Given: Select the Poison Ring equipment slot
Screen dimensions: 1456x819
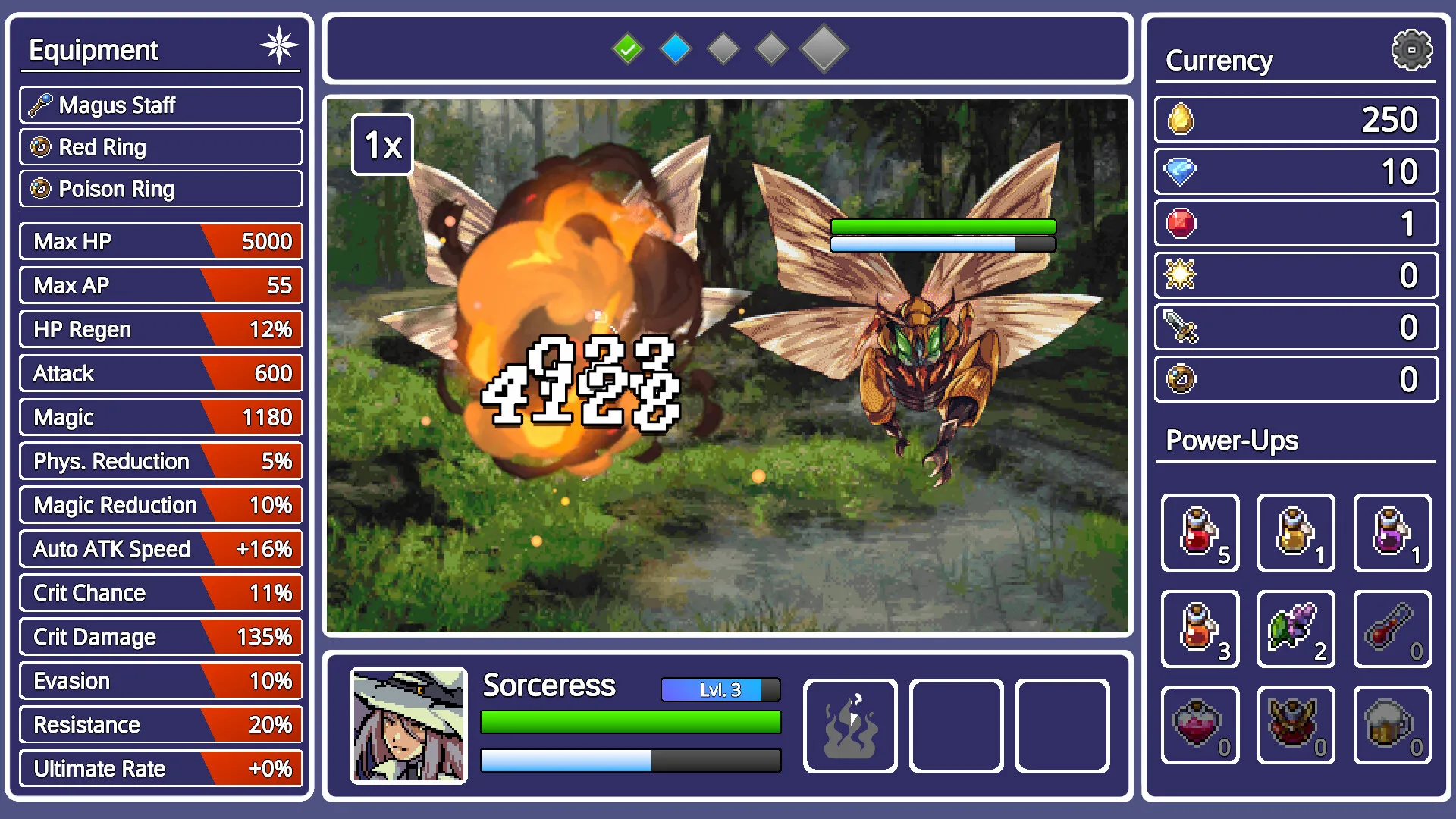Looking at the screenshot, I should (x=160, y=189).
